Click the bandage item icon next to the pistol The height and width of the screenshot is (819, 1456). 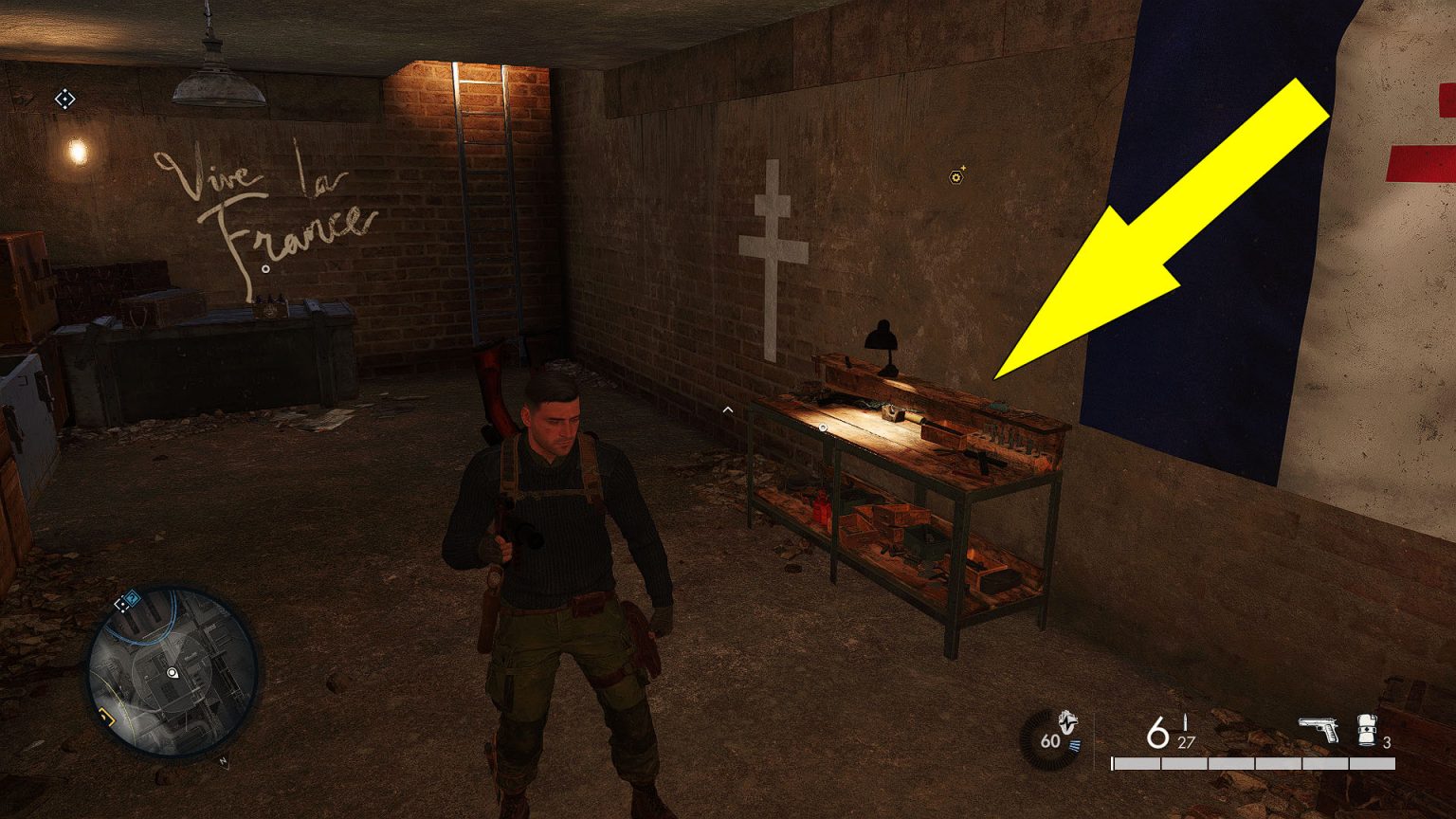point(1366,729)
